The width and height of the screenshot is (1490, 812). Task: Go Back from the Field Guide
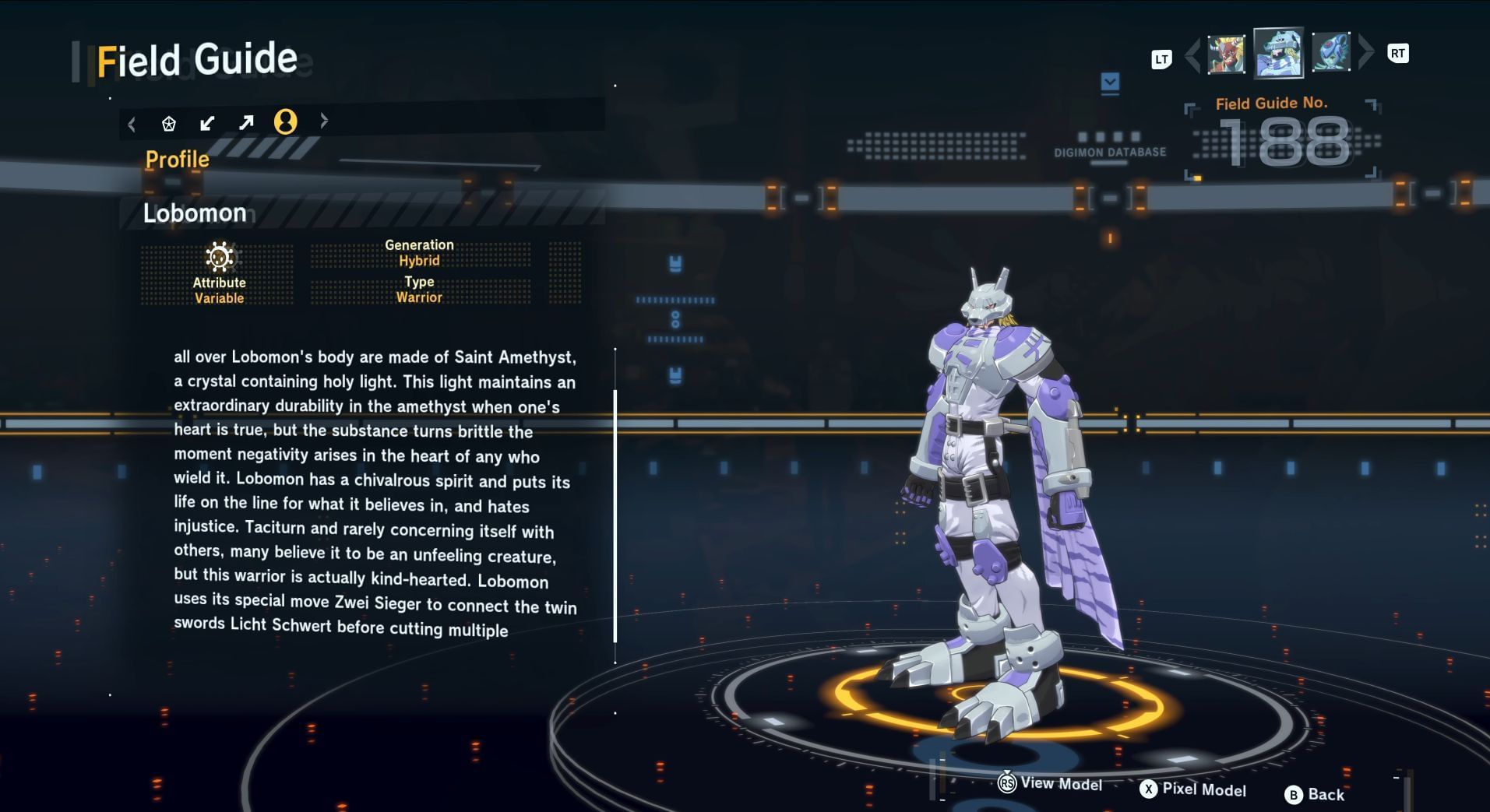coord(1315,794)
